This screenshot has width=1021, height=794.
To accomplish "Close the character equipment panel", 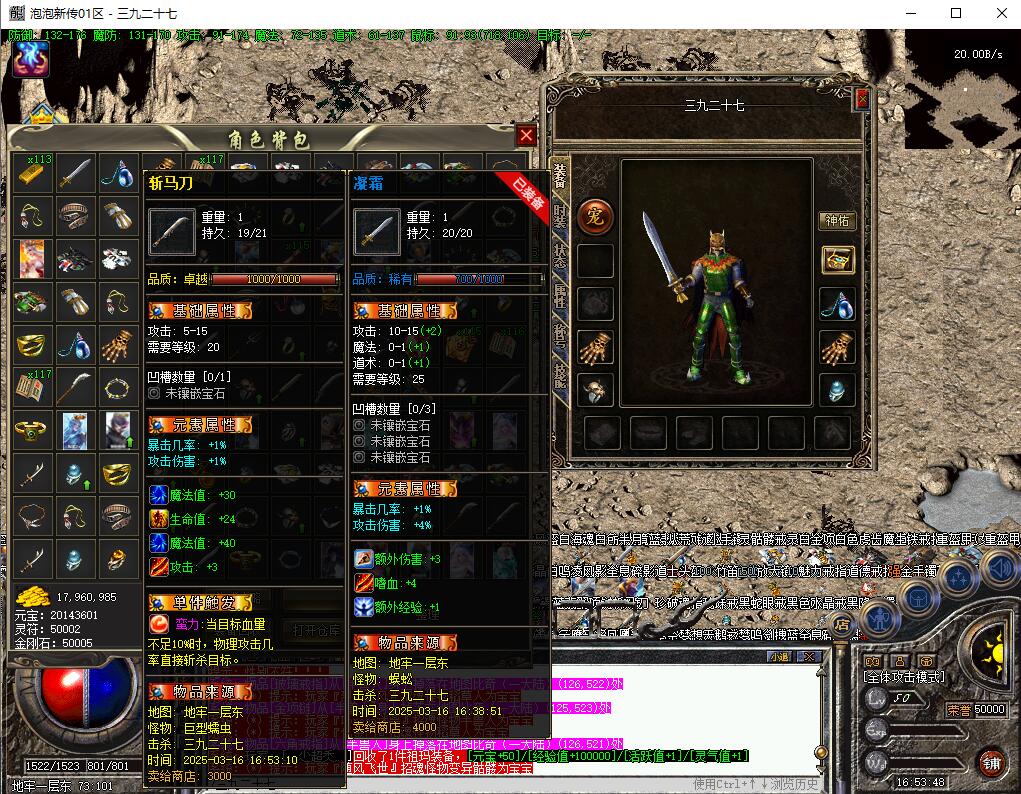I will (x=862, y=99).
